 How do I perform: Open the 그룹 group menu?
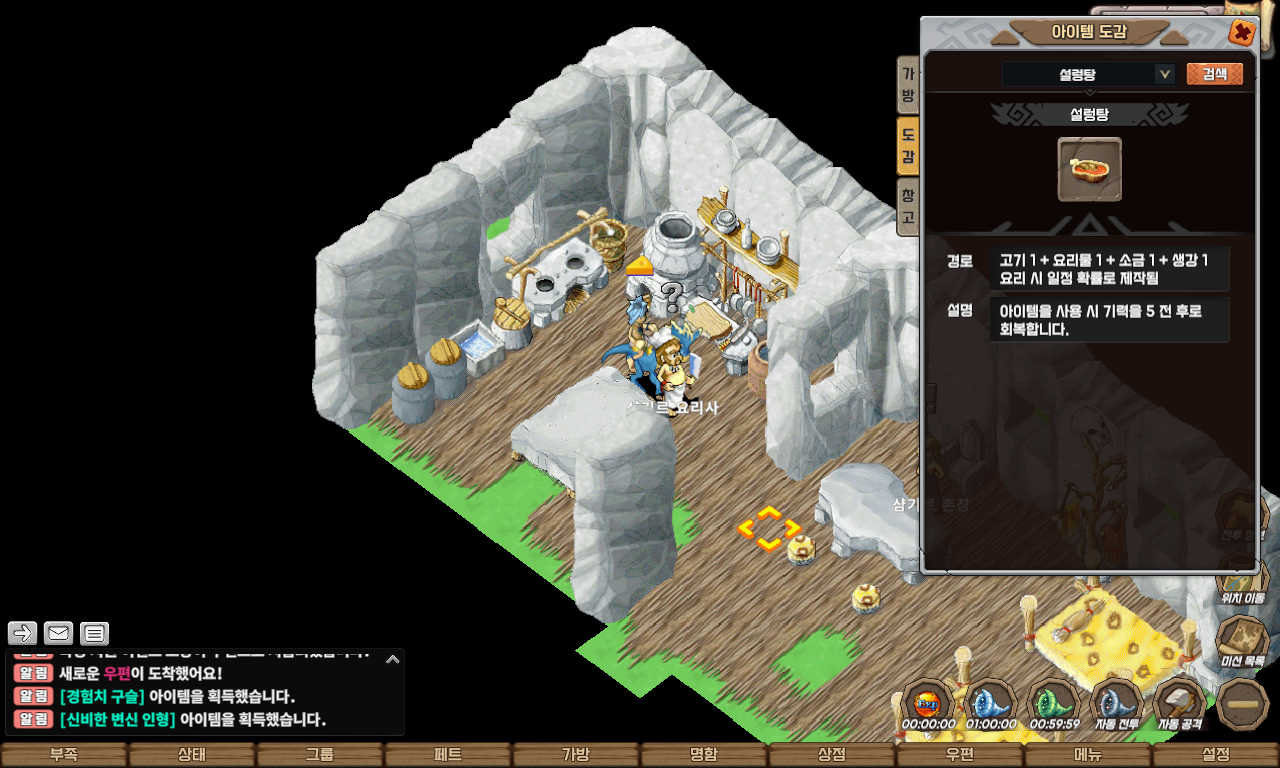[x=320, y=755]
